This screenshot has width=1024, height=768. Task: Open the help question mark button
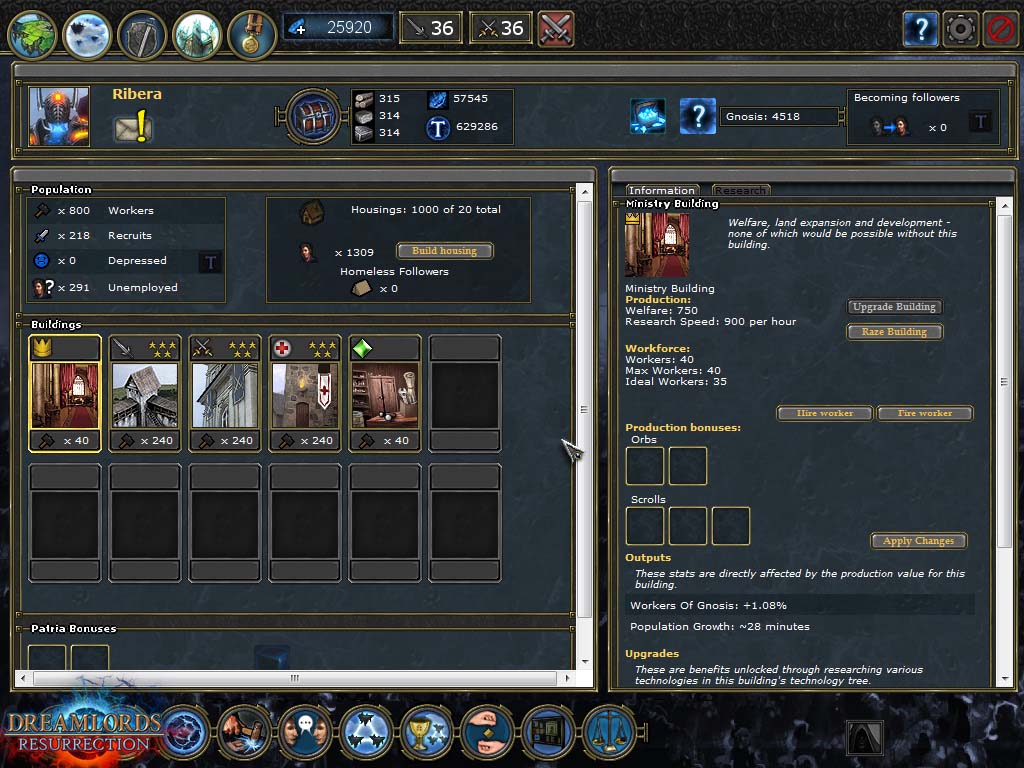click(921, 29)
